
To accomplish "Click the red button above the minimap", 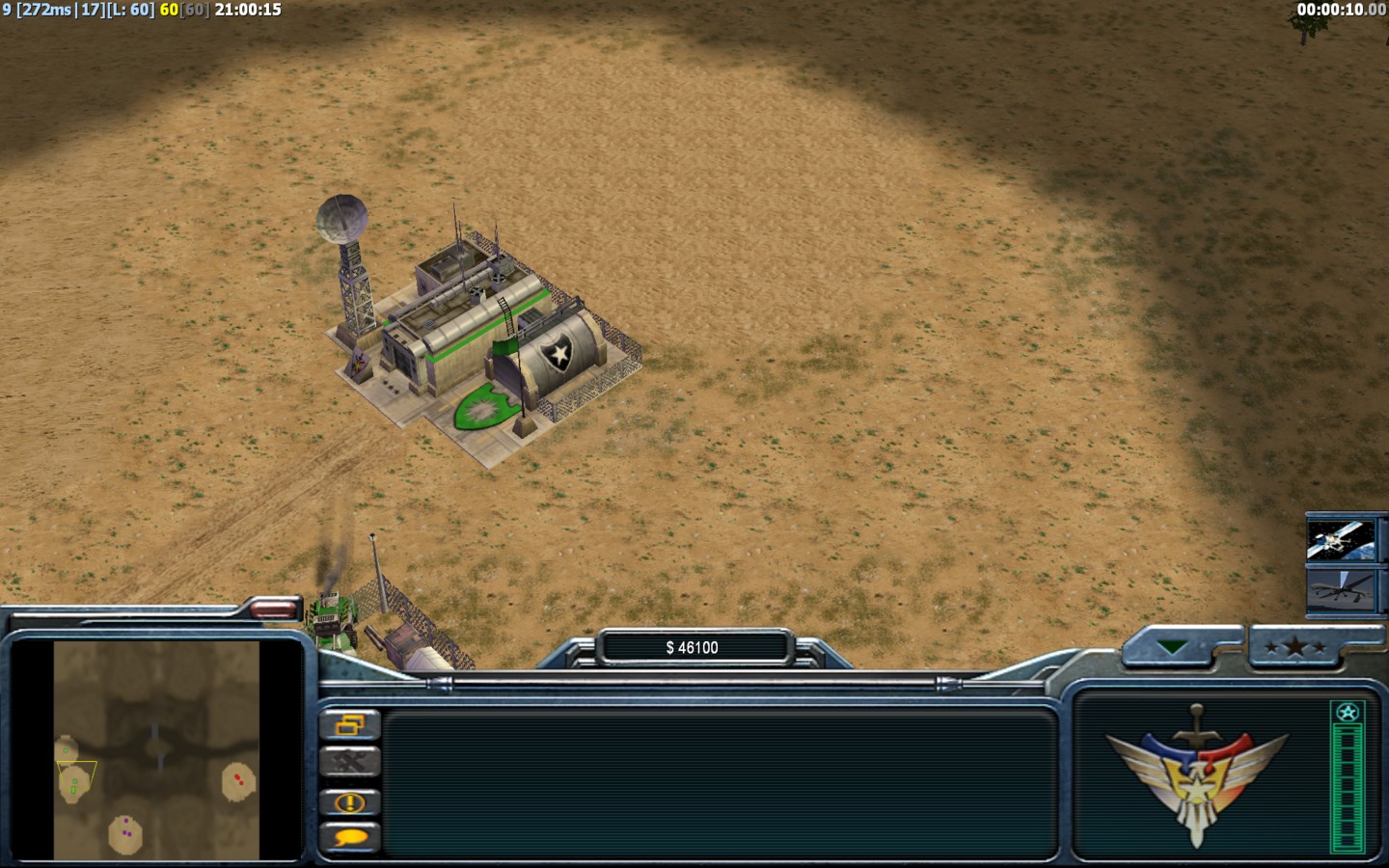I will (x=273, y=608).
